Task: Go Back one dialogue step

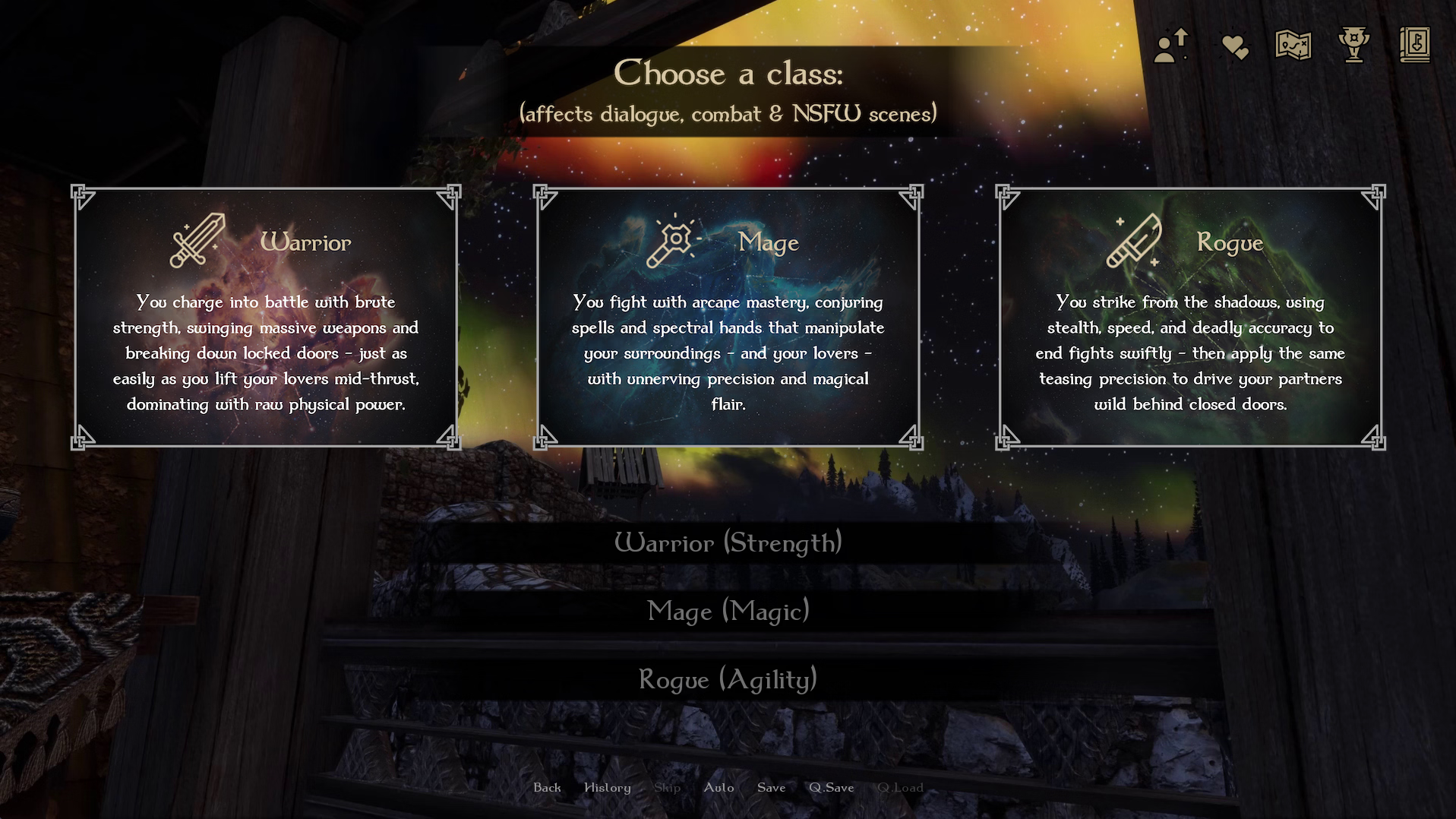Action: (547, 788)
